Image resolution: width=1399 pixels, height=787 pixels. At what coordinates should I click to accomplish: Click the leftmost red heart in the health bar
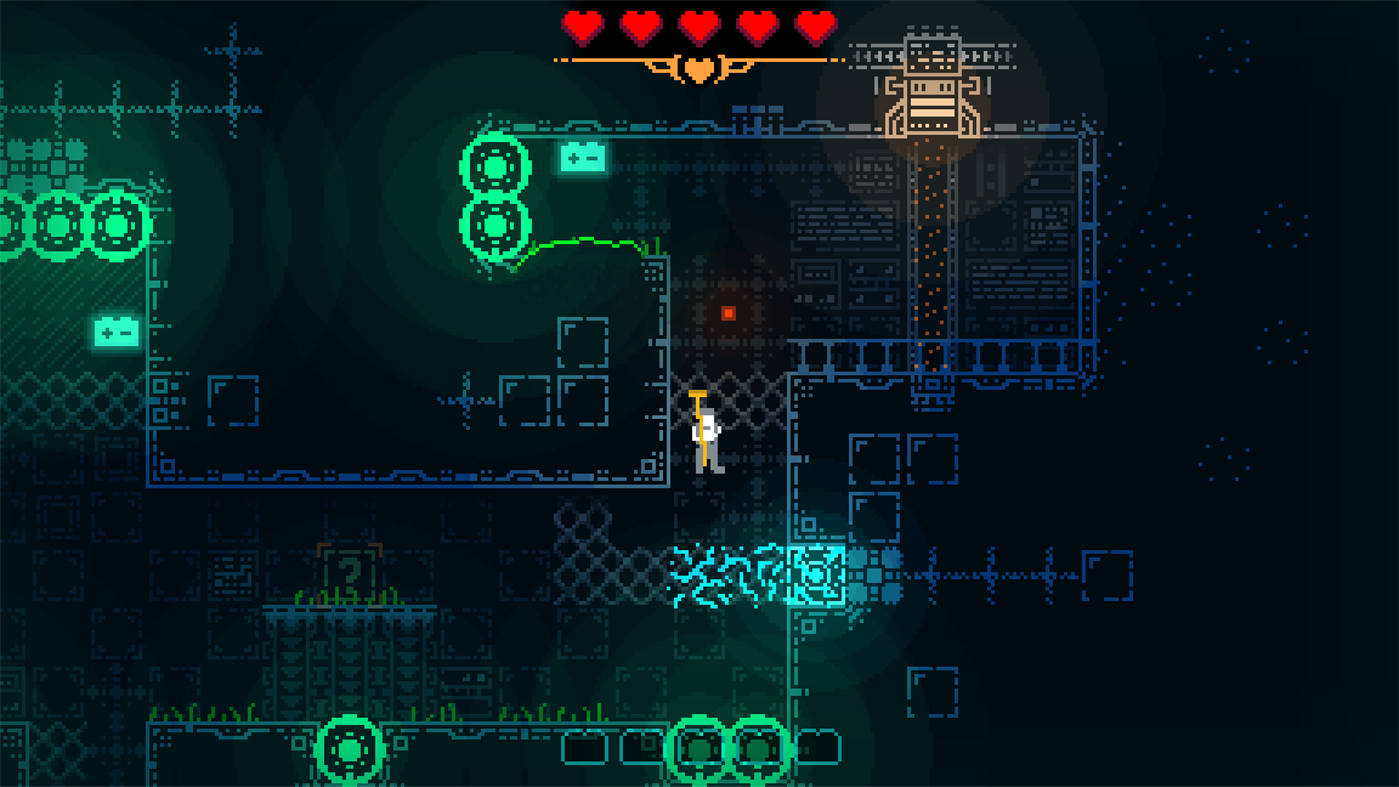583,28
